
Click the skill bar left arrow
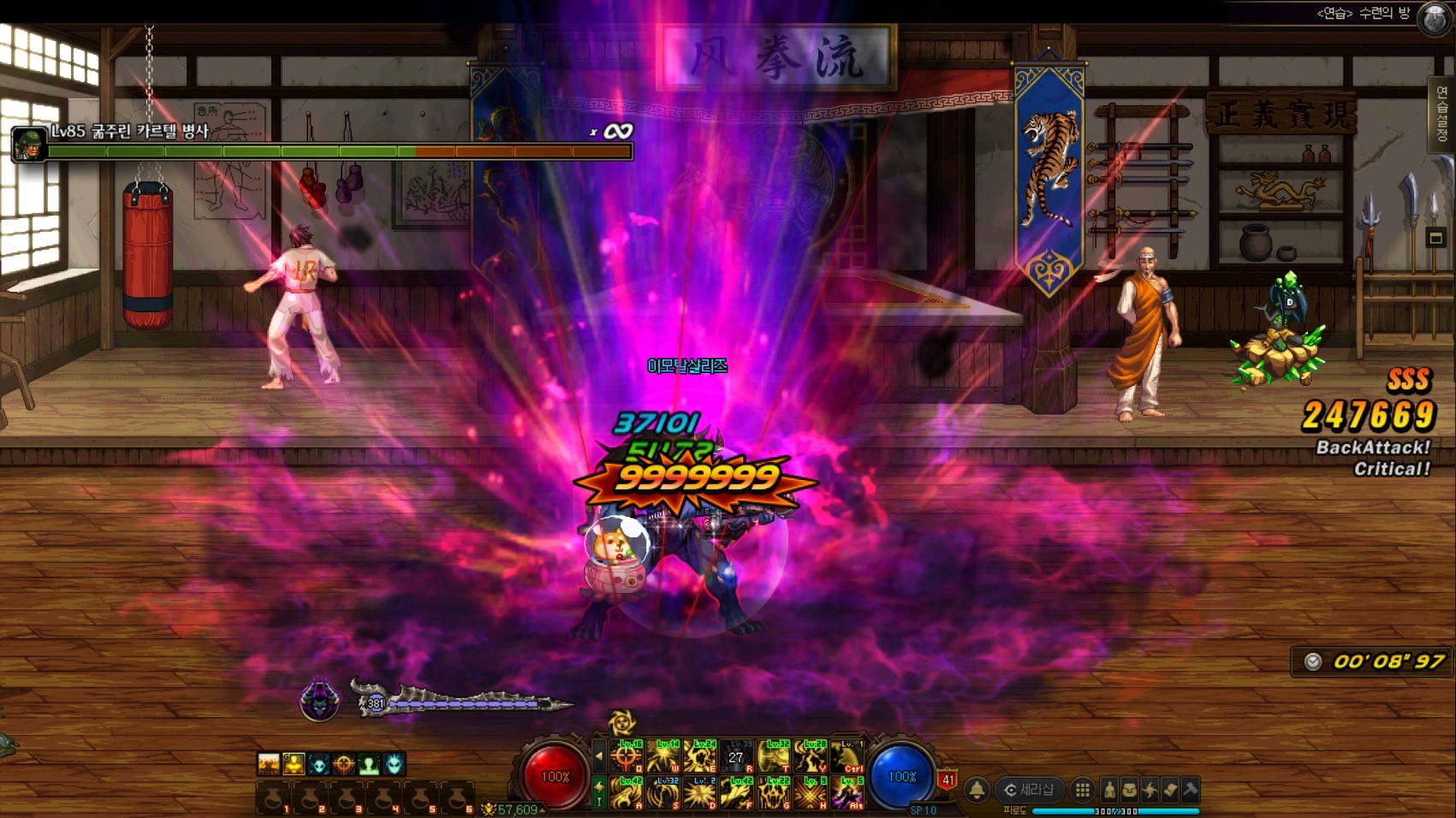(x=598, y=756)
